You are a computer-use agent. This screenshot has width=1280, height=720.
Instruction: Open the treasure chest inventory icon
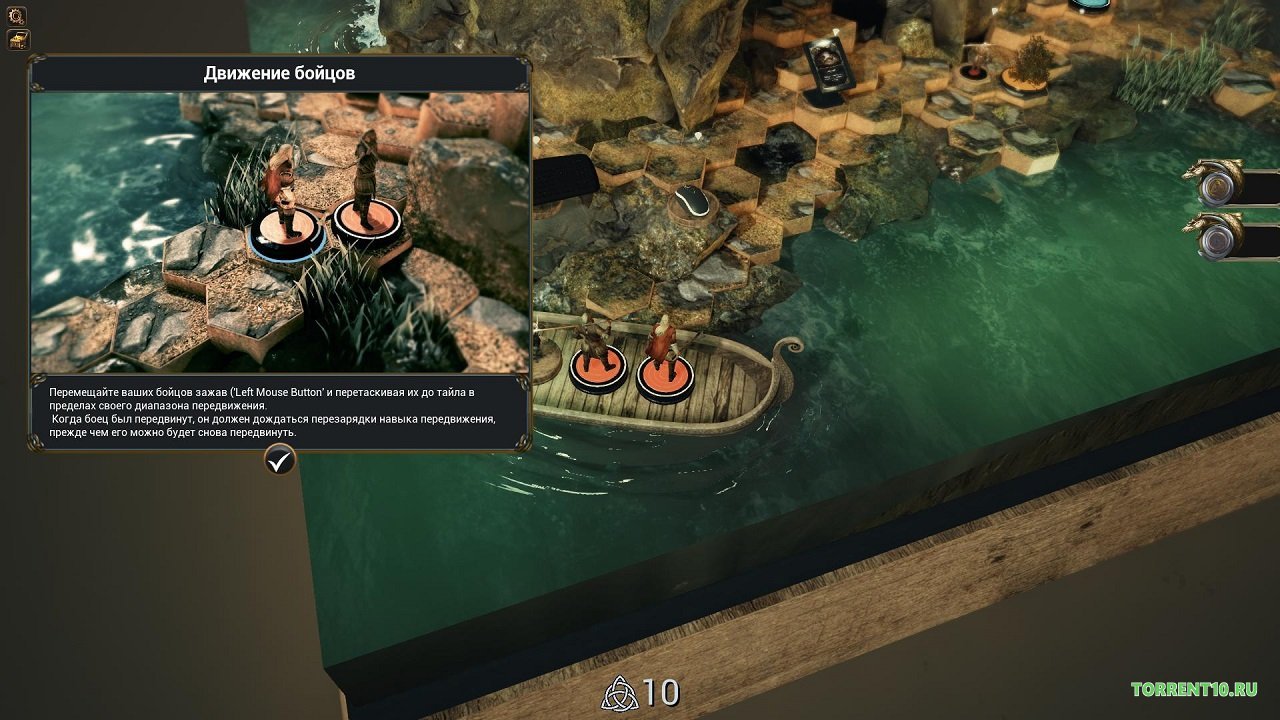pos(19,40)
